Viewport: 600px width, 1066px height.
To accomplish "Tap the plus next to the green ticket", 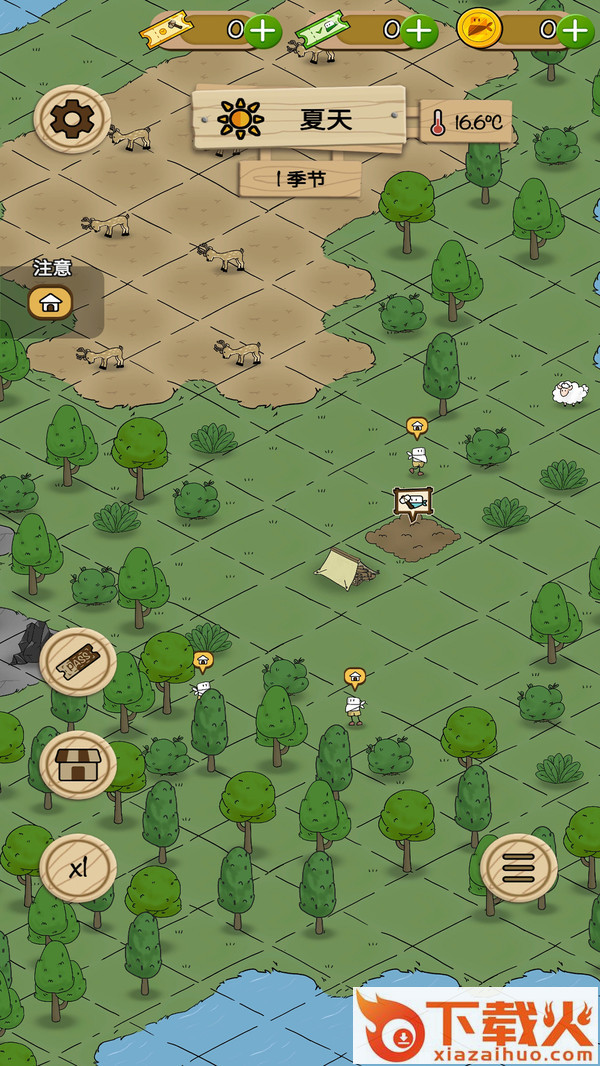I will click(x=419, y=31).
